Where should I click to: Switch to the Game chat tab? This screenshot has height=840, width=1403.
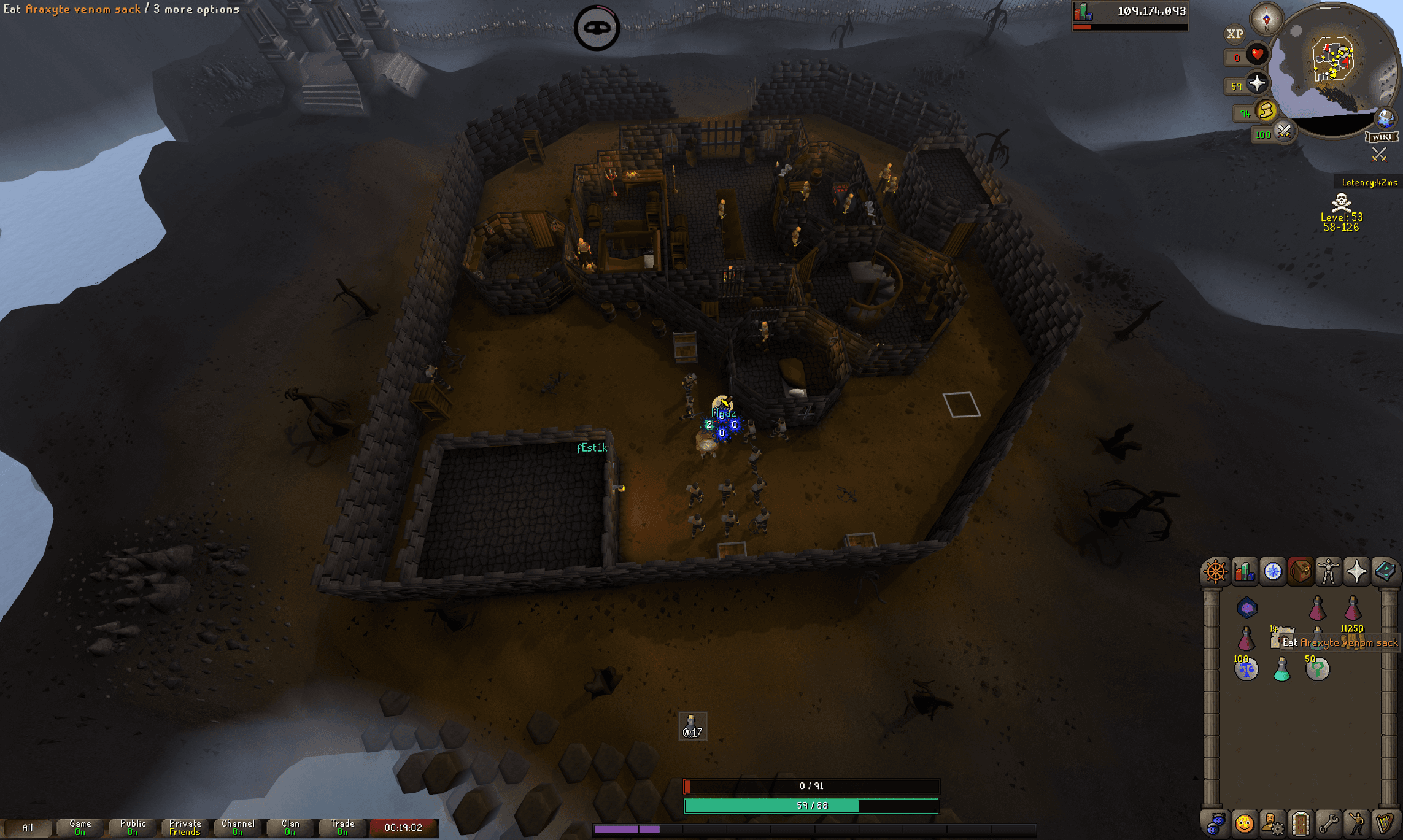pyautogui.click(x=80, y=828)
